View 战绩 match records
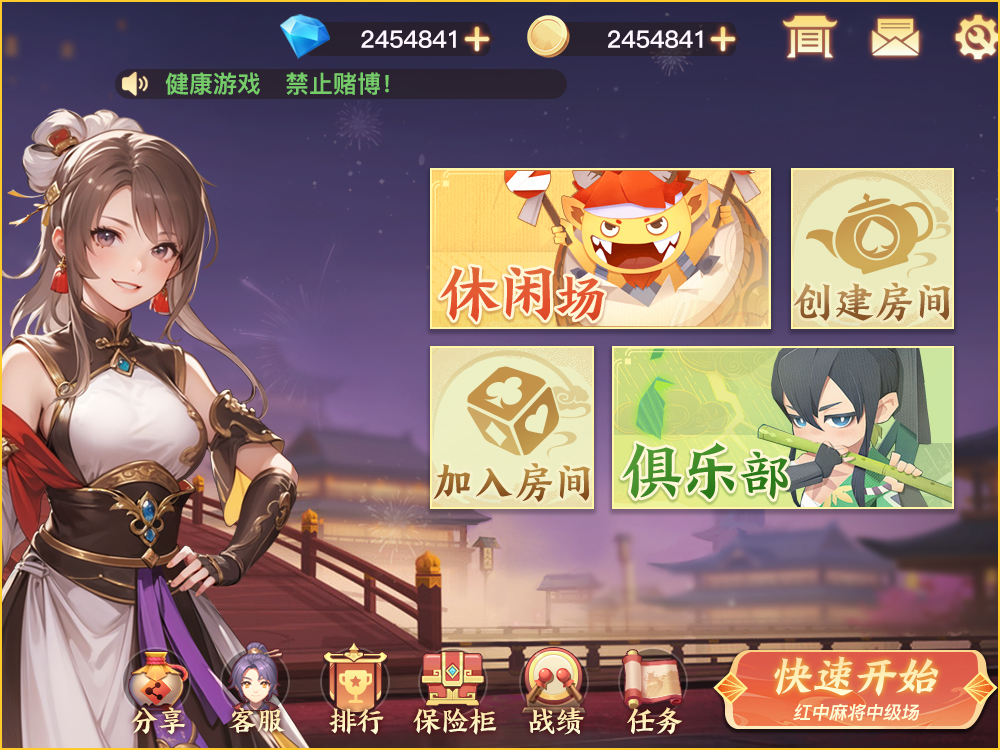Image resolution: width=1000 pixels, height=750 pixels. pos(555,692)
